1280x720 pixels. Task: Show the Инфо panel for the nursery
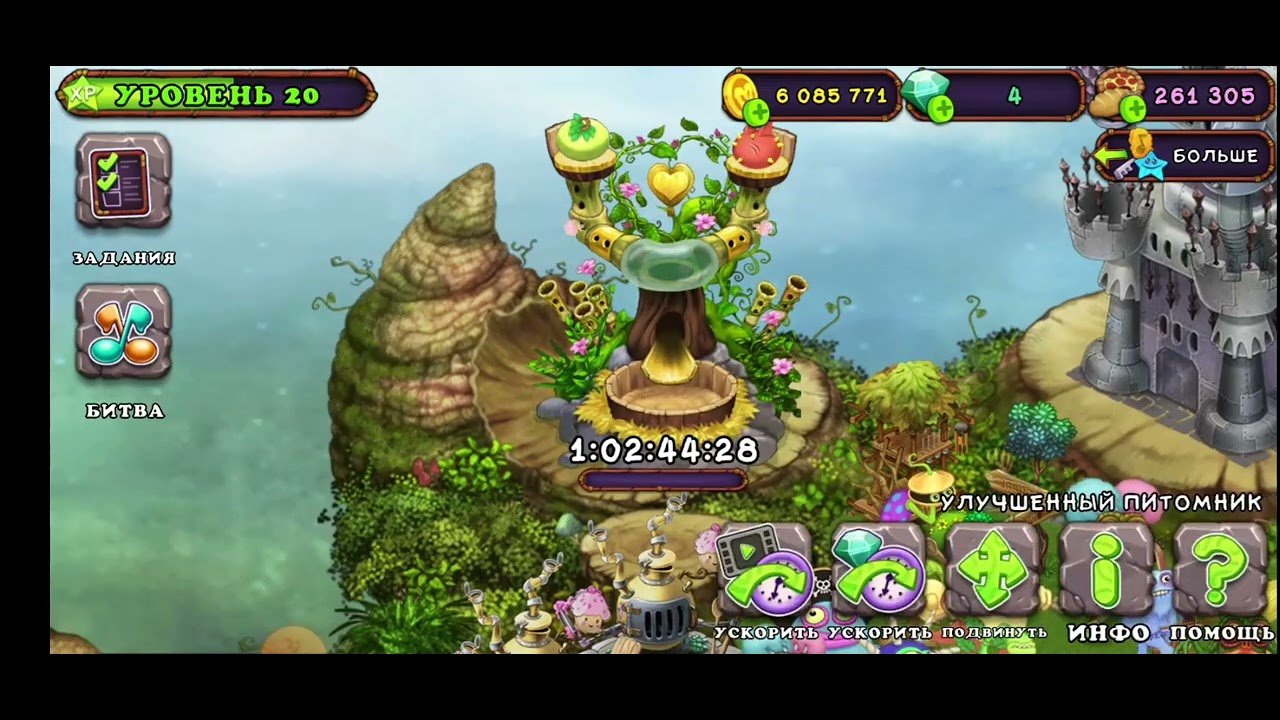click(x=1107, y=571)
